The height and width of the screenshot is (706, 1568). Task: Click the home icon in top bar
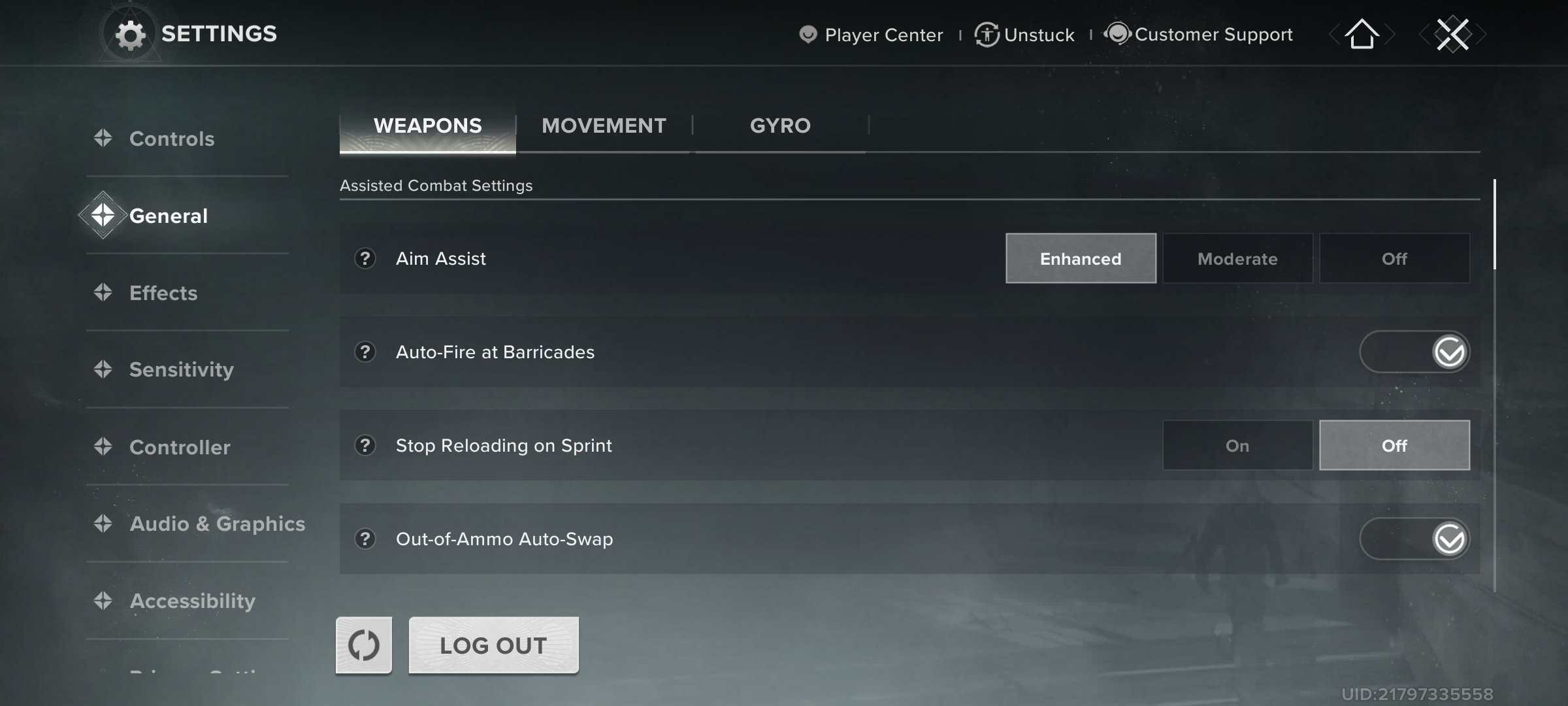click(x=1361, y=36)
